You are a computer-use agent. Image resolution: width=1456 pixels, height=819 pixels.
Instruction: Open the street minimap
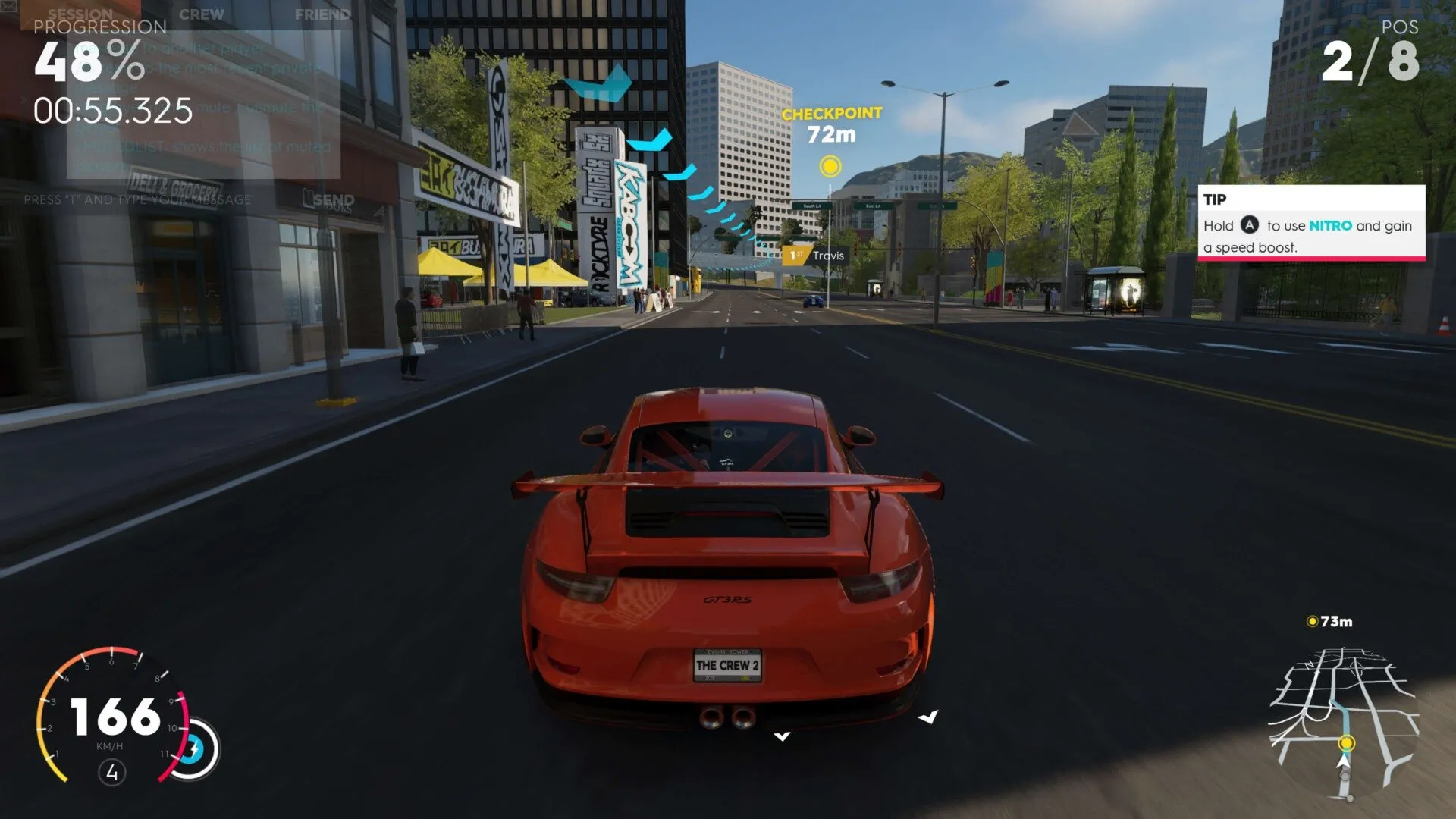(x=1343, y=720)
